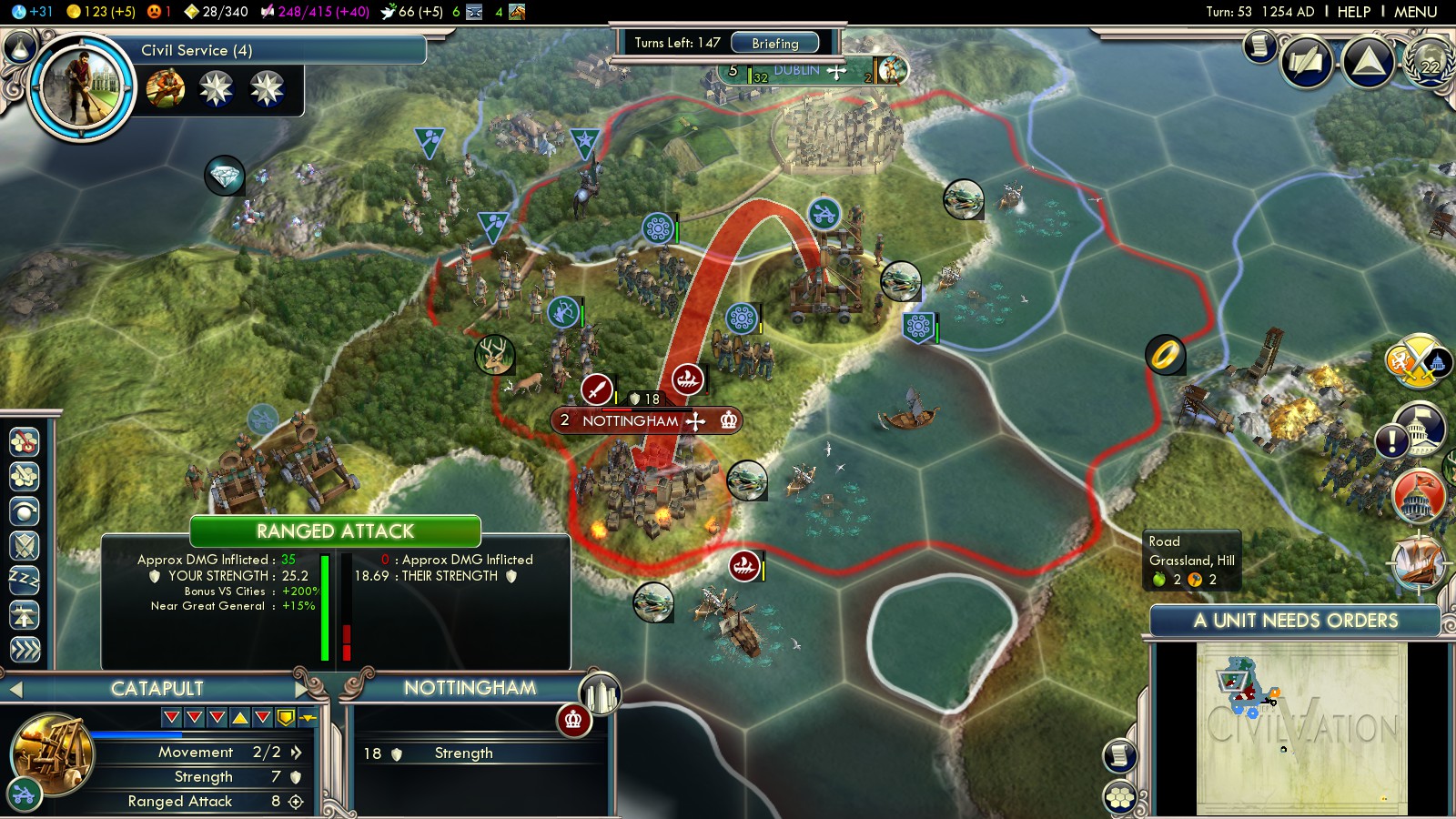Choose the skip turn chevrons action

[25, 649]
